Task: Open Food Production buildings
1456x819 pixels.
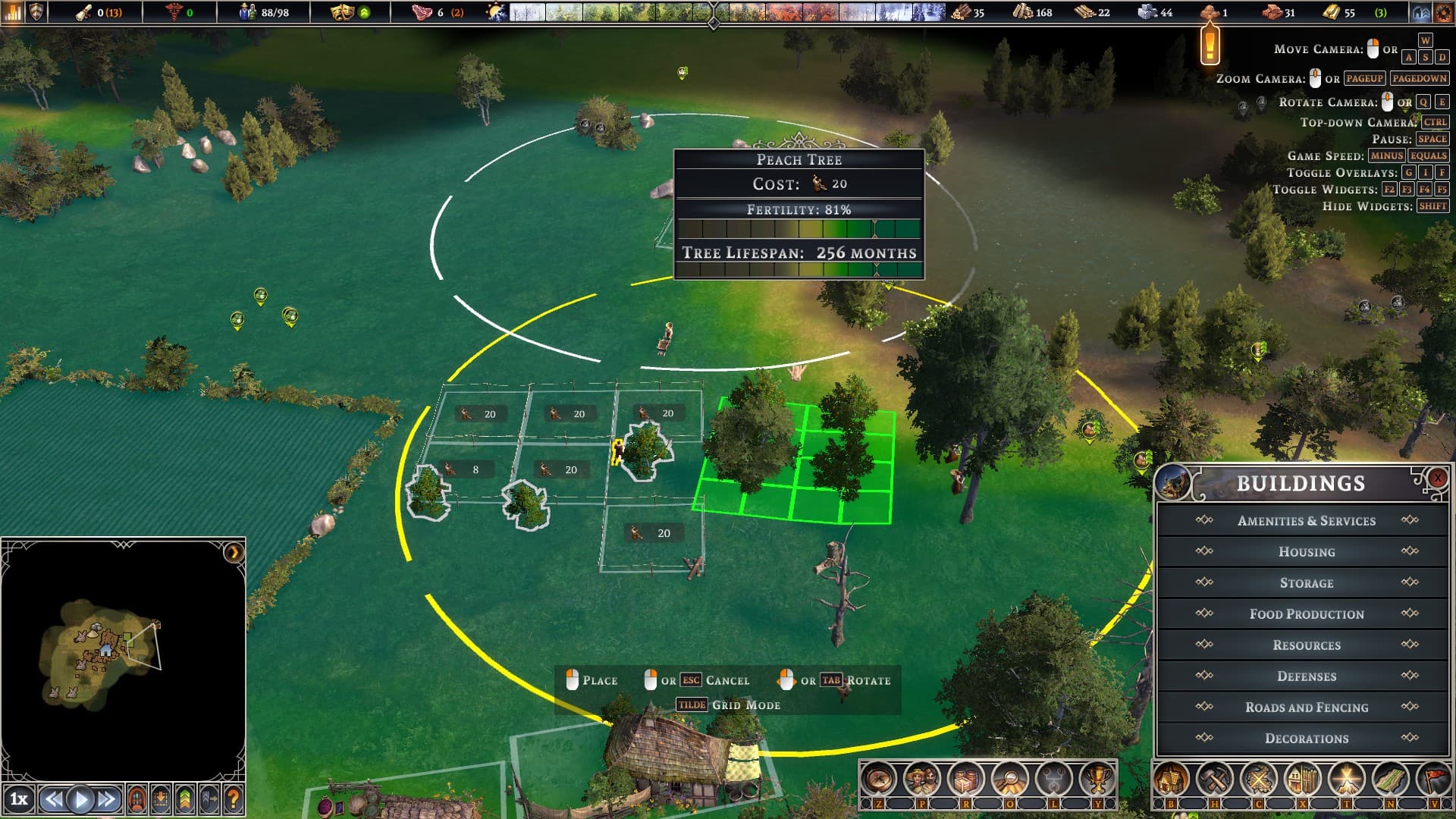Action: (1306, 614)
